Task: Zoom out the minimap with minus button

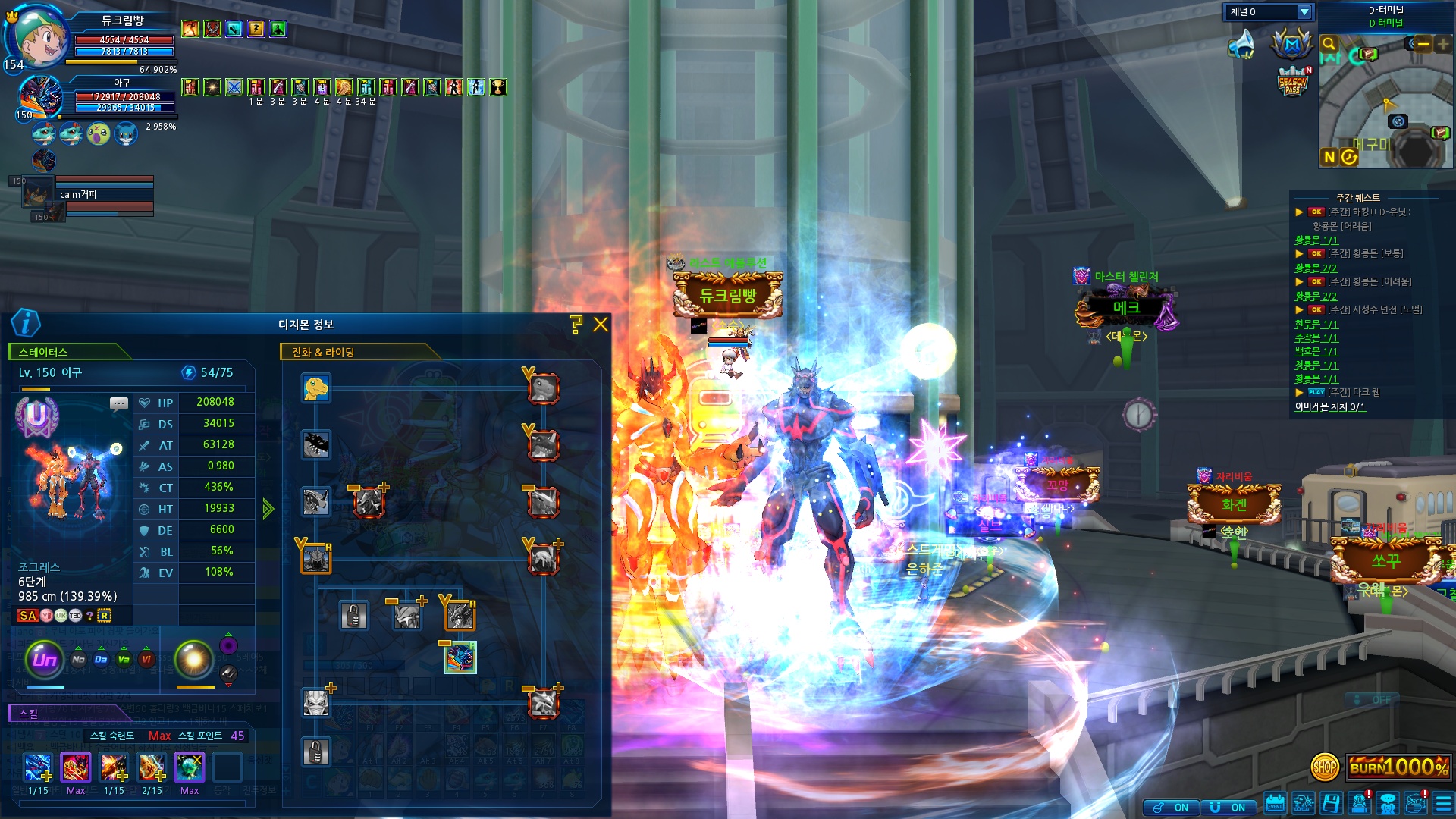Action: (x=1423, y=45)
